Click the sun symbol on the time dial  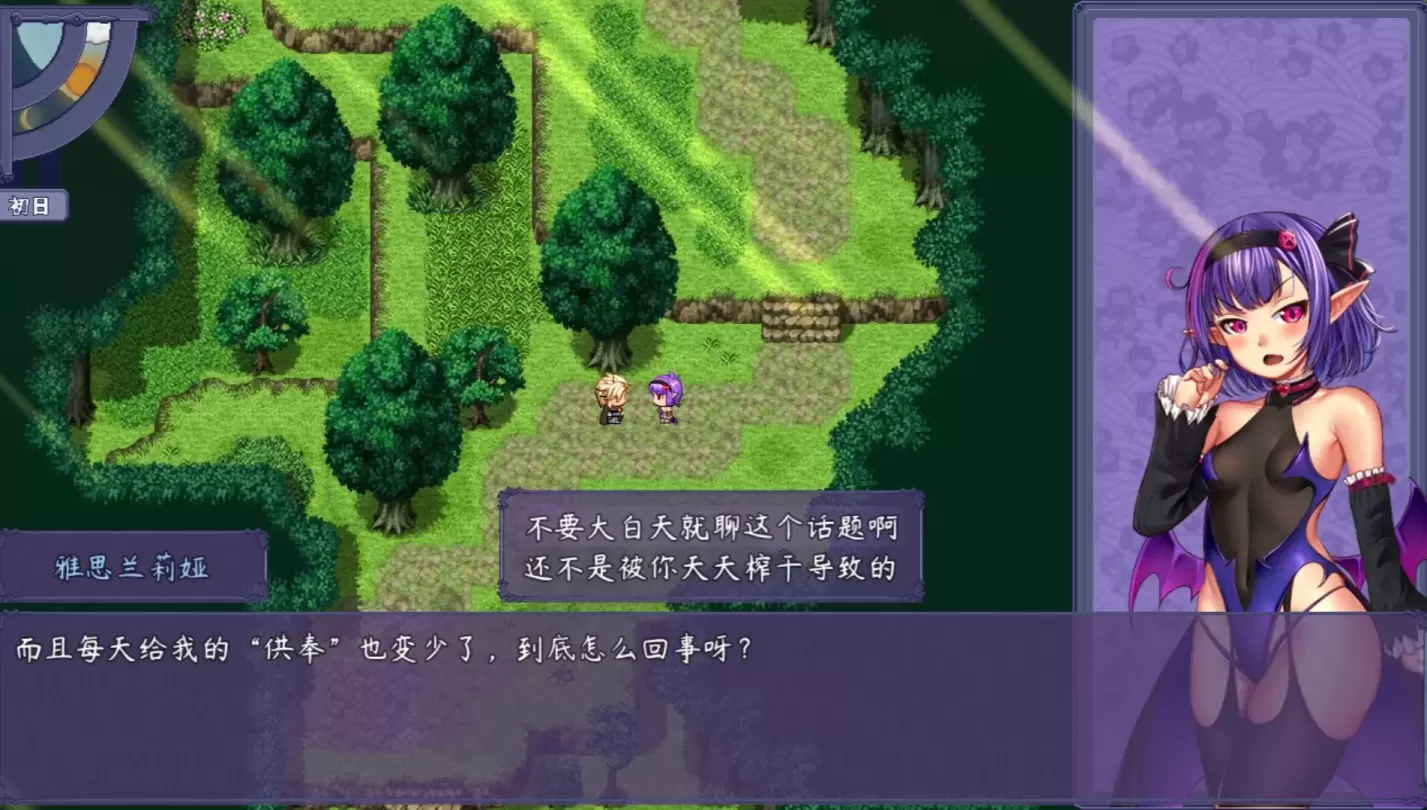[82, 78]
